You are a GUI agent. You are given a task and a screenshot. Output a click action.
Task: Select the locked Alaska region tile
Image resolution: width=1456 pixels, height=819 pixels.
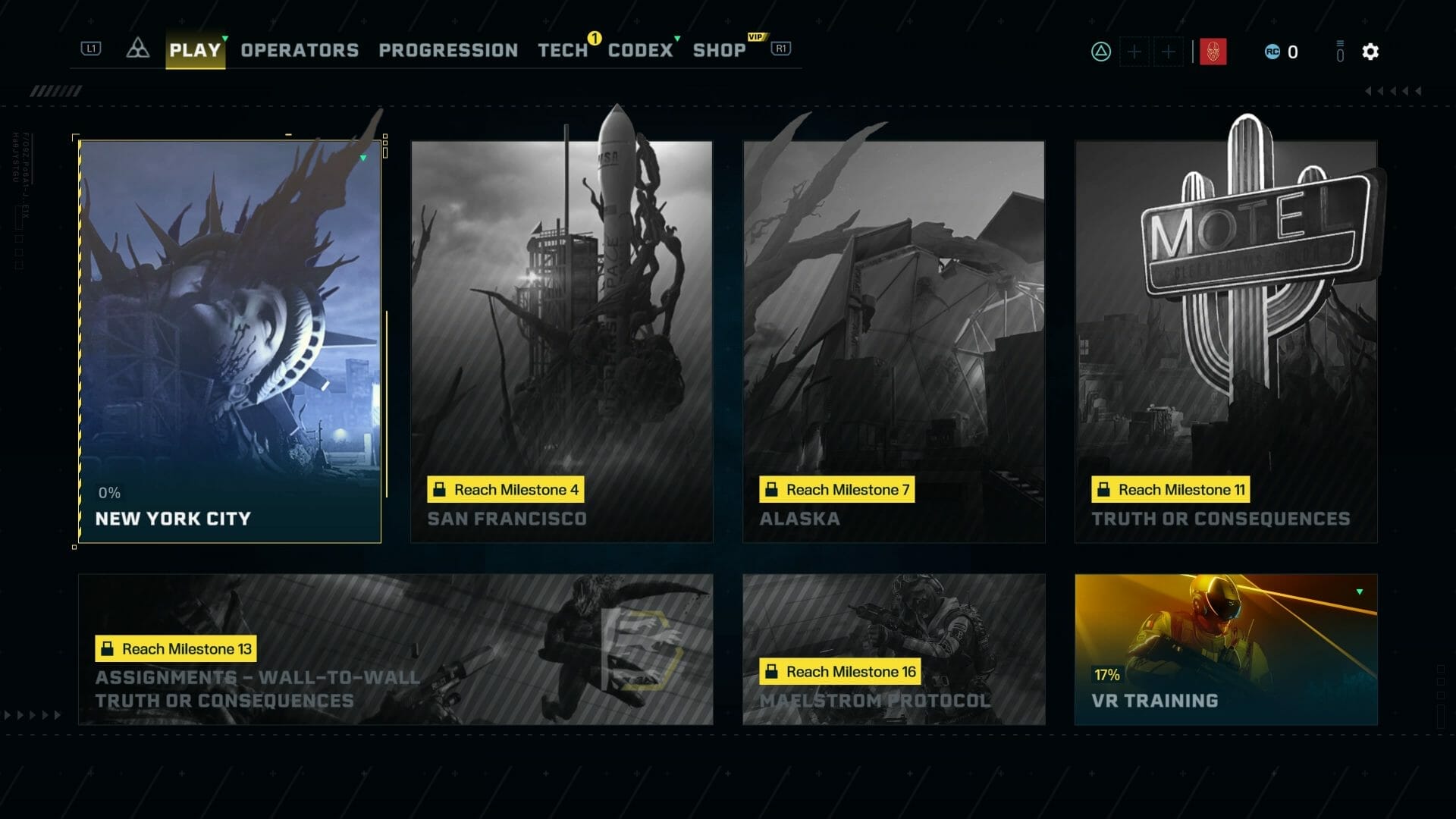coord(893,341)
